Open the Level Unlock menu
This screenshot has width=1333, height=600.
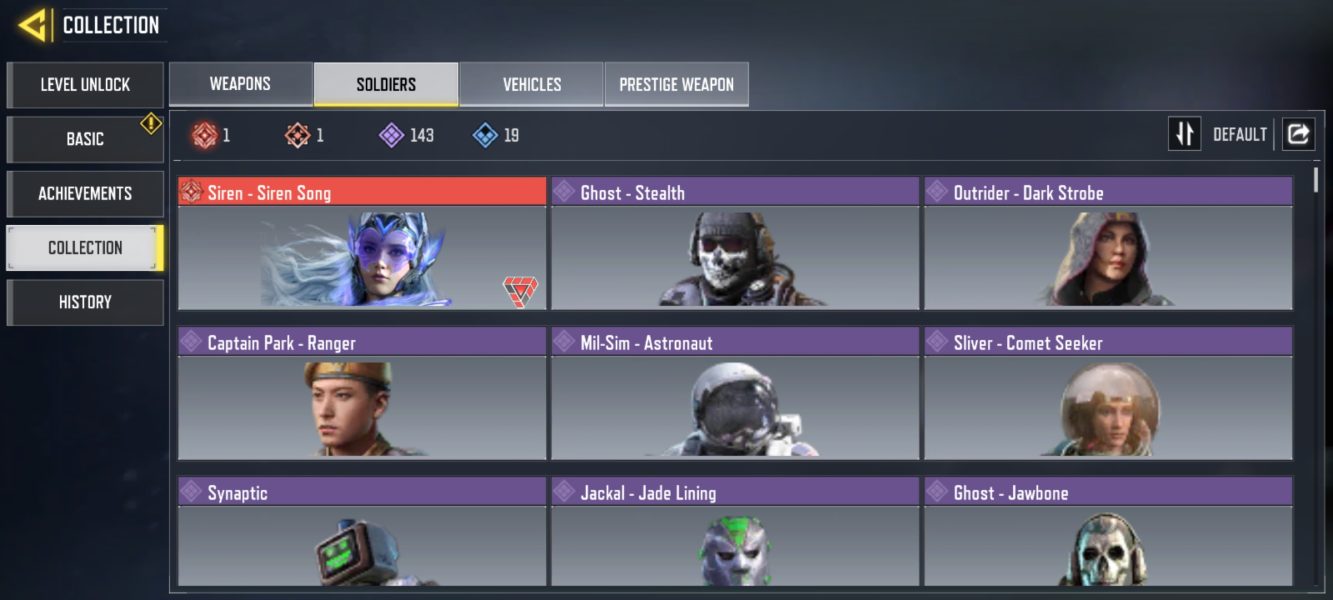click(85, 85)
